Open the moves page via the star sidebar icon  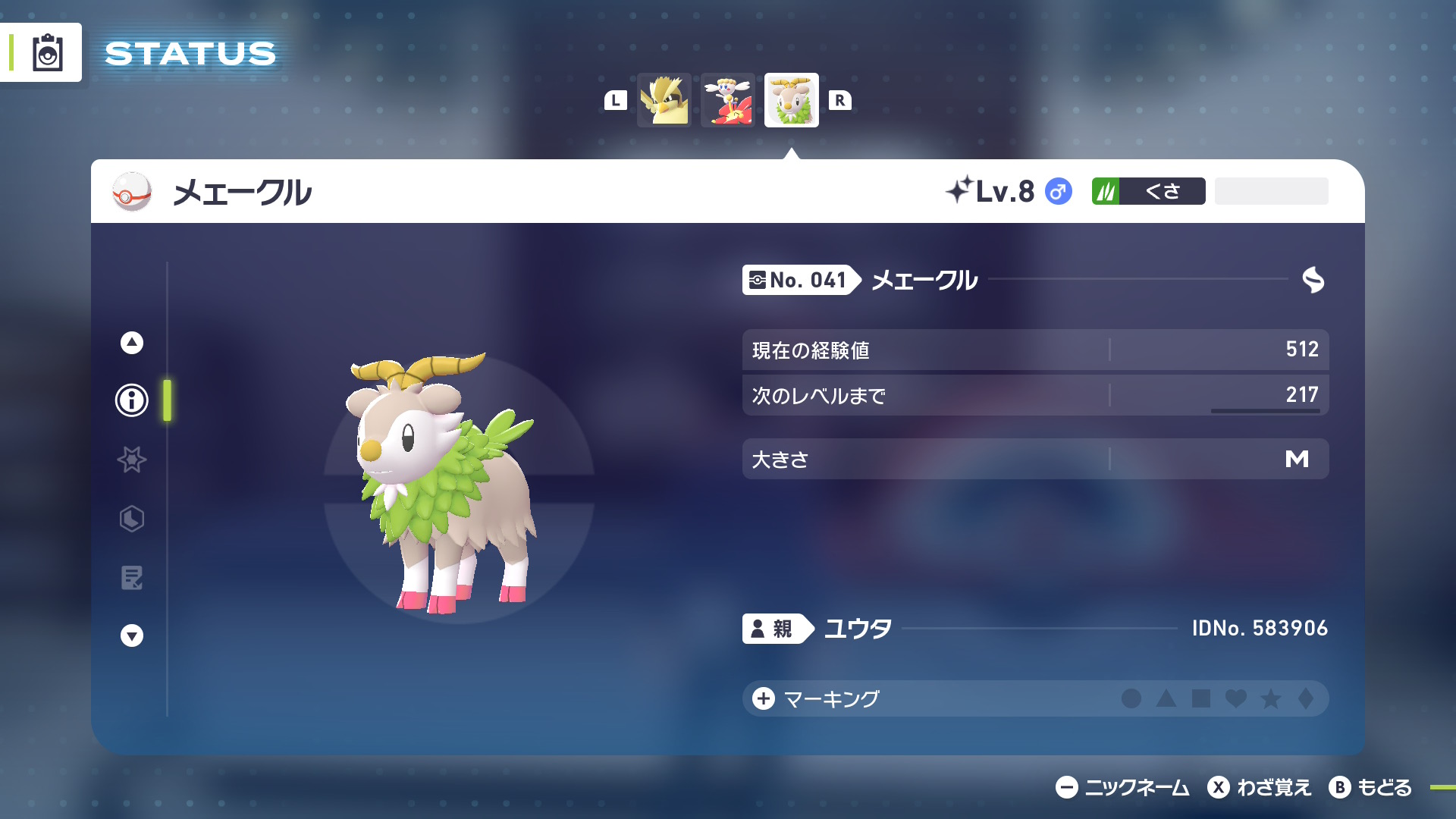pyautogui.click(x=130, y=460)
